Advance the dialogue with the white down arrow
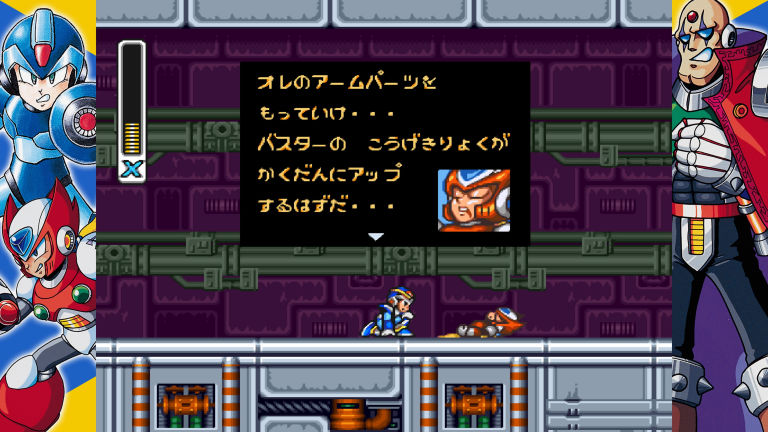Screen dimensions: 768x432 (x=376, y=237)
